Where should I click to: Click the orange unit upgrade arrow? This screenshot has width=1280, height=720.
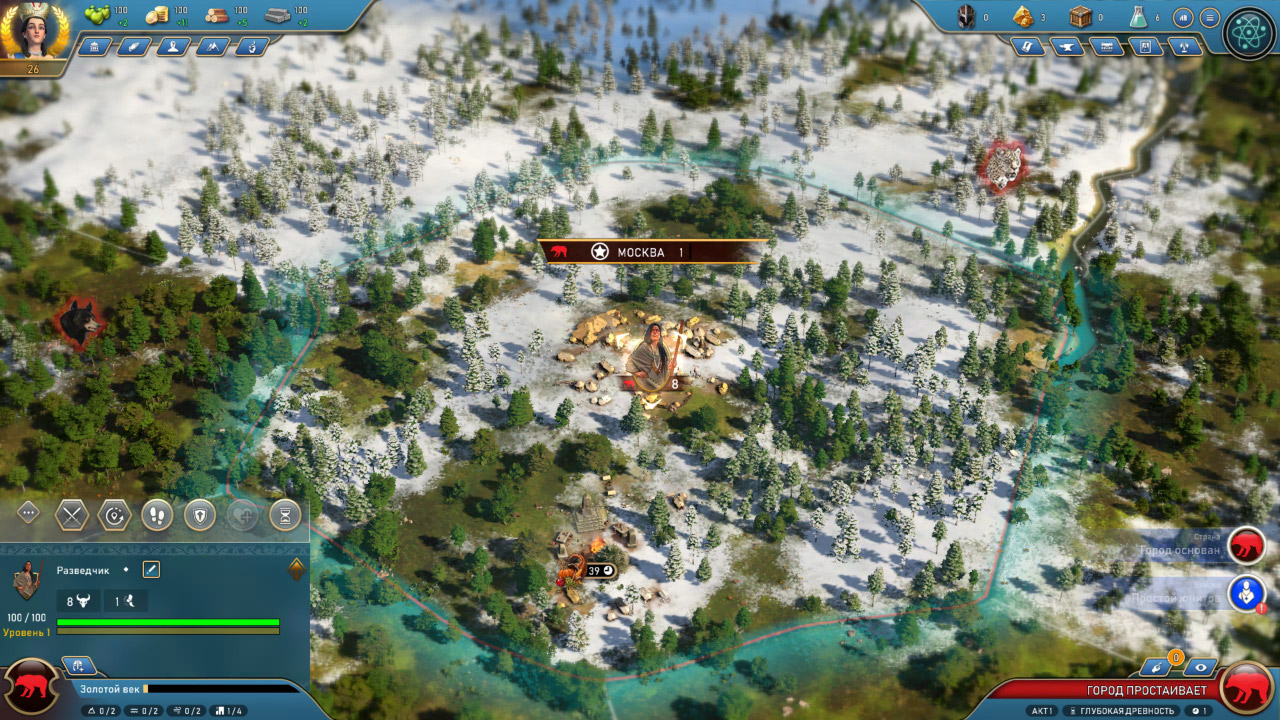[296, 569]
